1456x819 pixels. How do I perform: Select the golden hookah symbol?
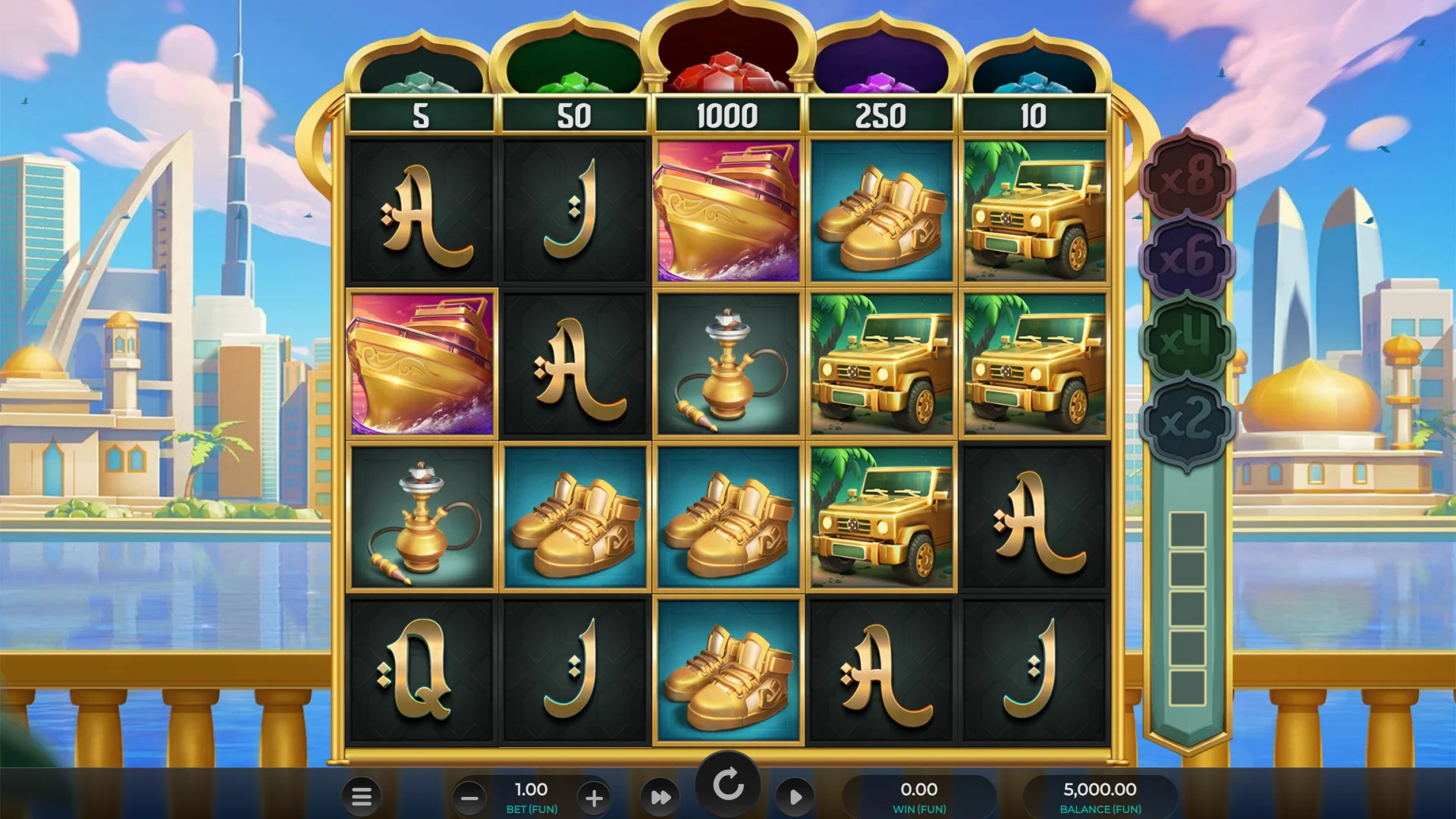(x=421, y=516)
